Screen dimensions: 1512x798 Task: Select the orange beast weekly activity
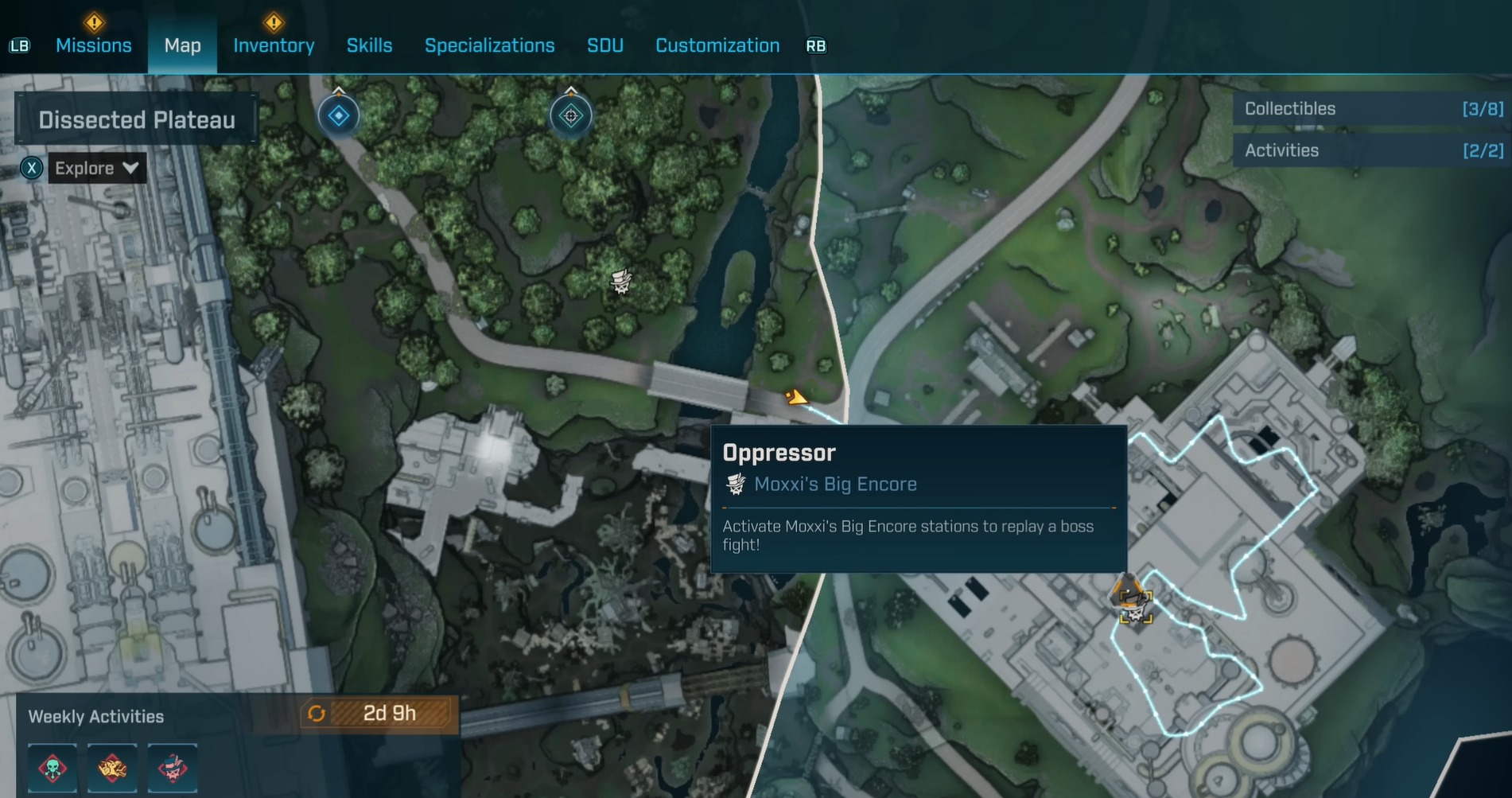[112, 768]
